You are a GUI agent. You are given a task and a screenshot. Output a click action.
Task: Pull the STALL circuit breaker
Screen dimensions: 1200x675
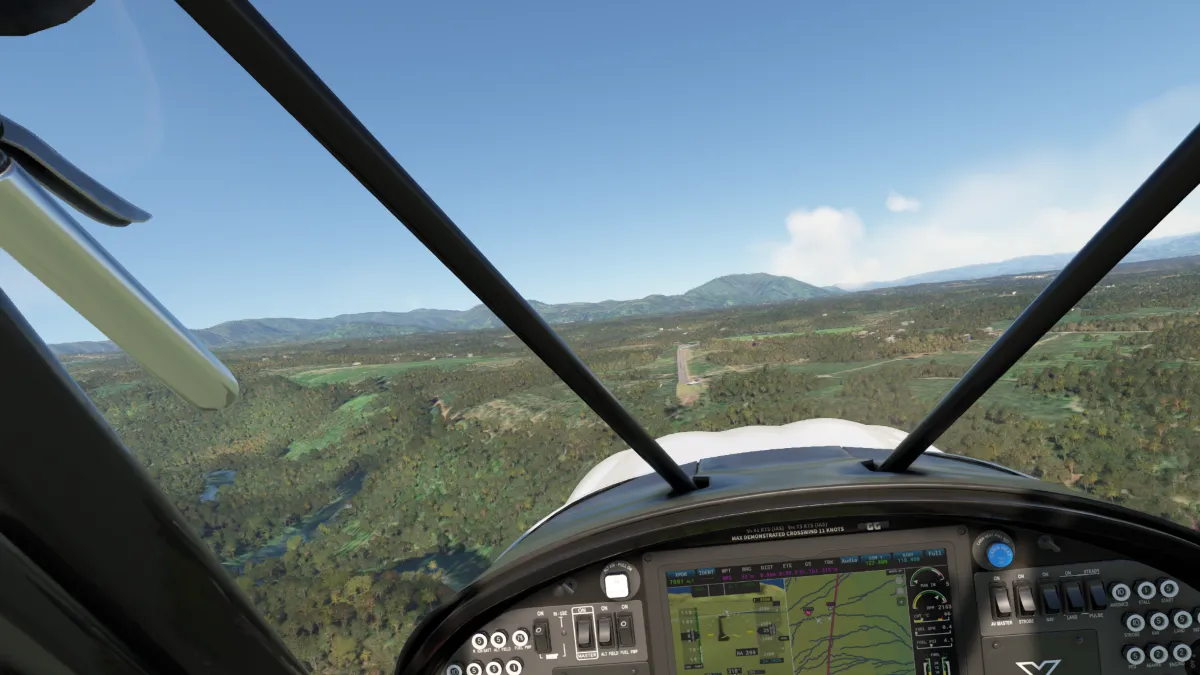[x=1146, y=590]
